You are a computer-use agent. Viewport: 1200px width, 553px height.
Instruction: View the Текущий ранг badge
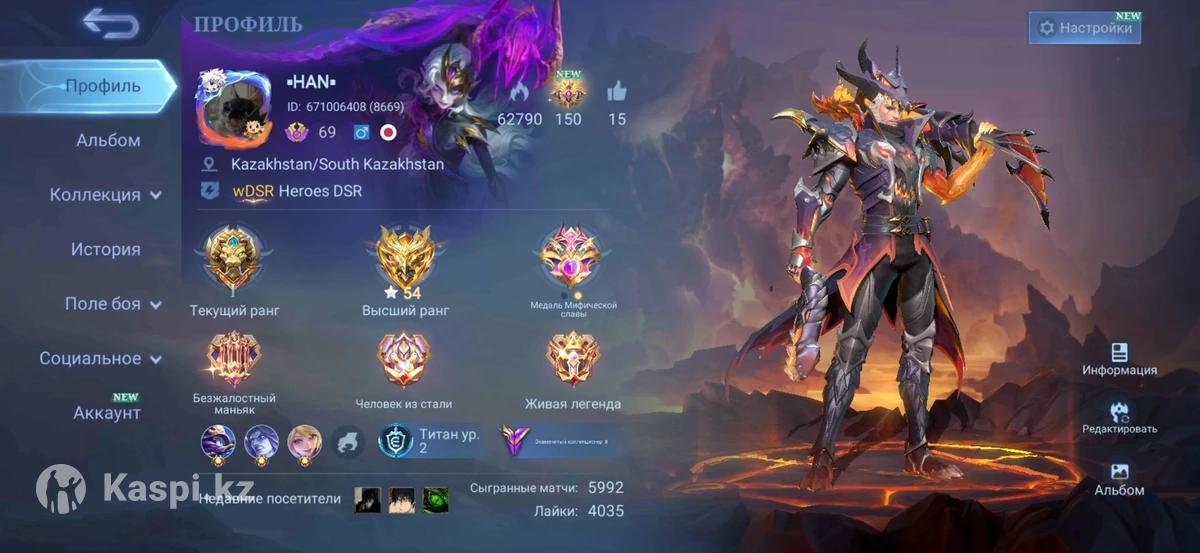click(x=233, y=257)
